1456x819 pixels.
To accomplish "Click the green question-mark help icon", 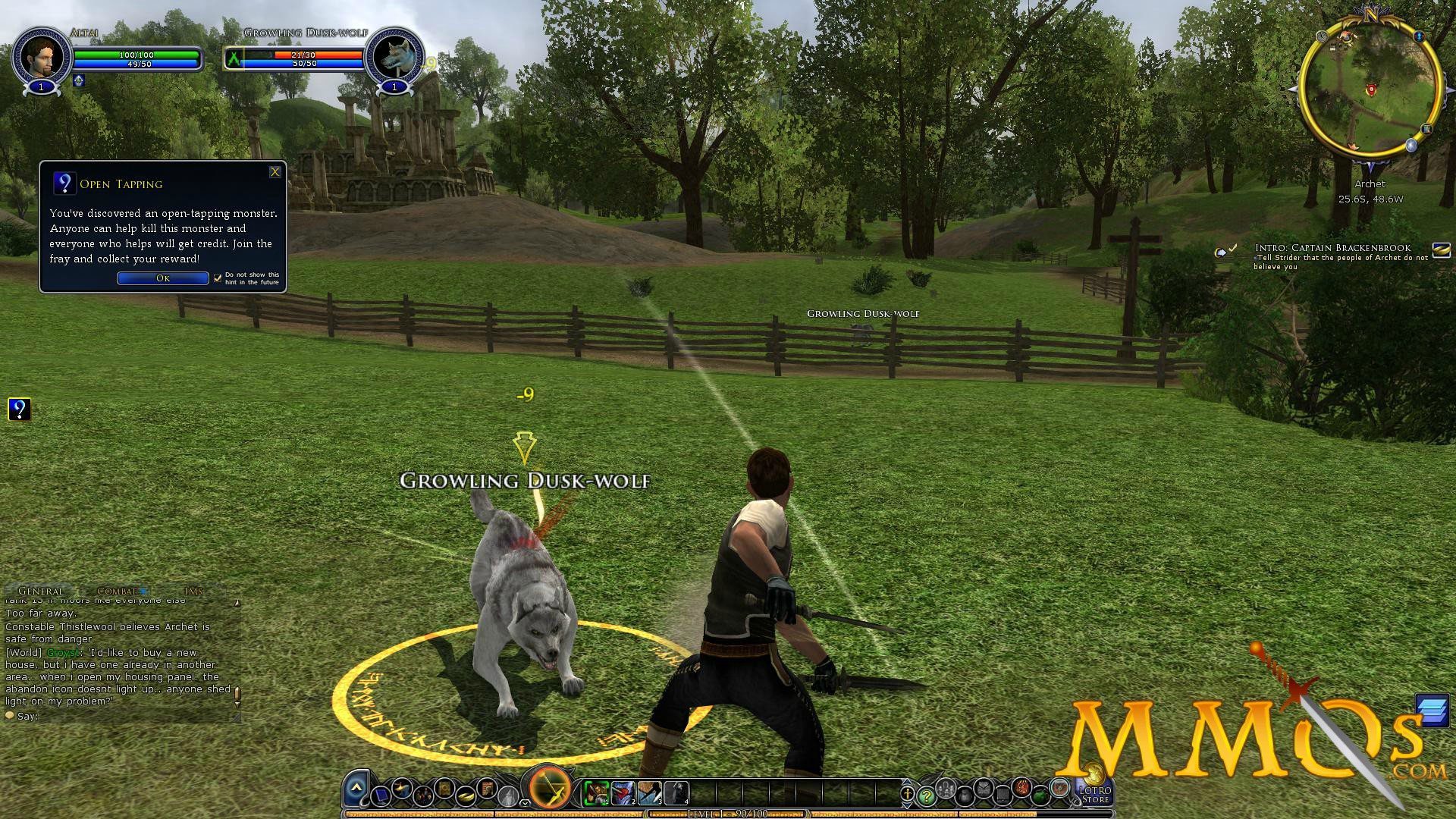I will click(926, 796).
